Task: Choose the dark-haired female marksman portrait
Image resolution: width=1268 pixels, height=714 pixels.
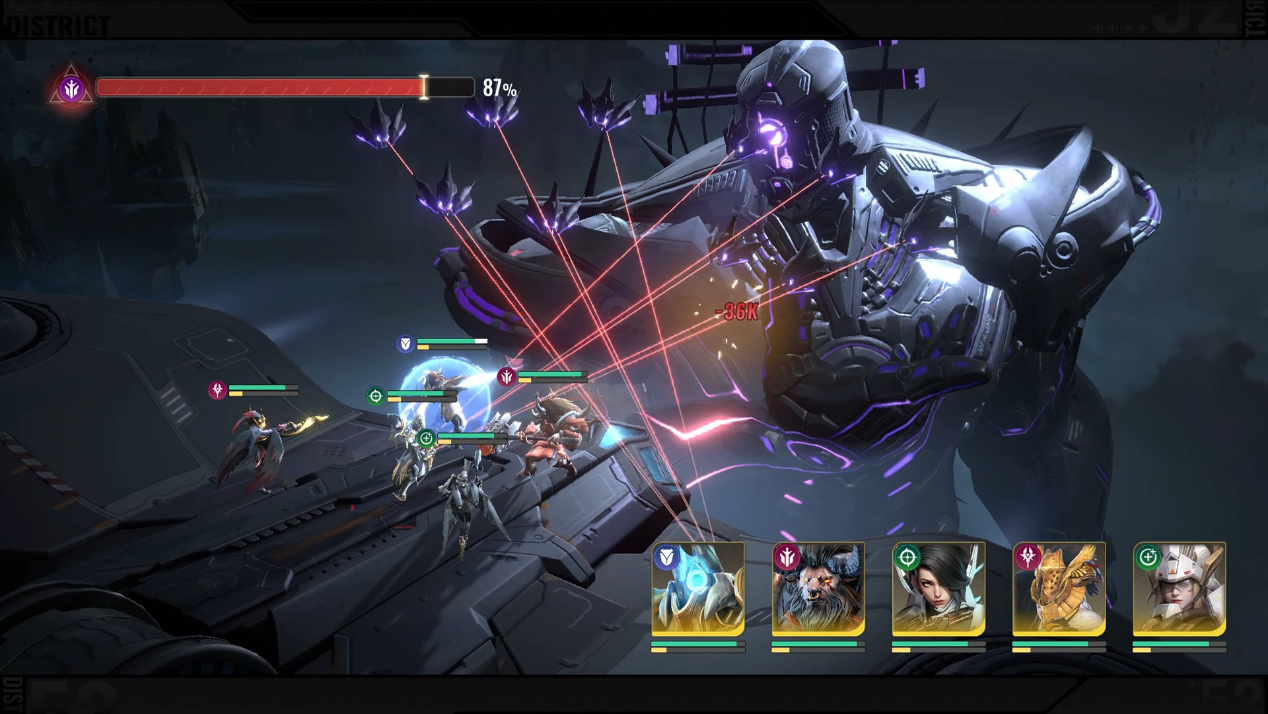Action: (938, 589)
